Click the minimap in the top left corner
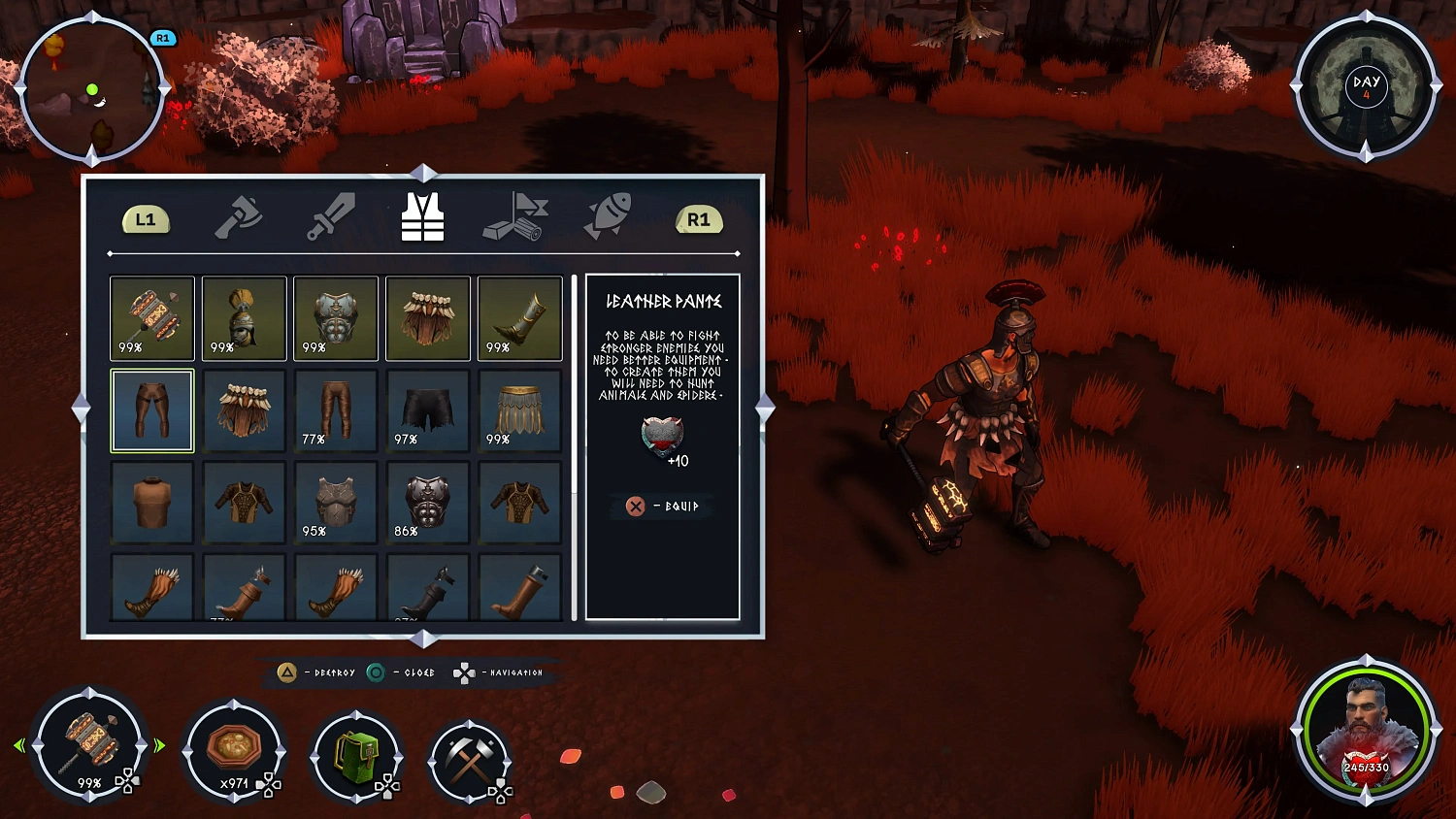Image resolution: width=1456 pixels, height=819 pixels. 90,90
